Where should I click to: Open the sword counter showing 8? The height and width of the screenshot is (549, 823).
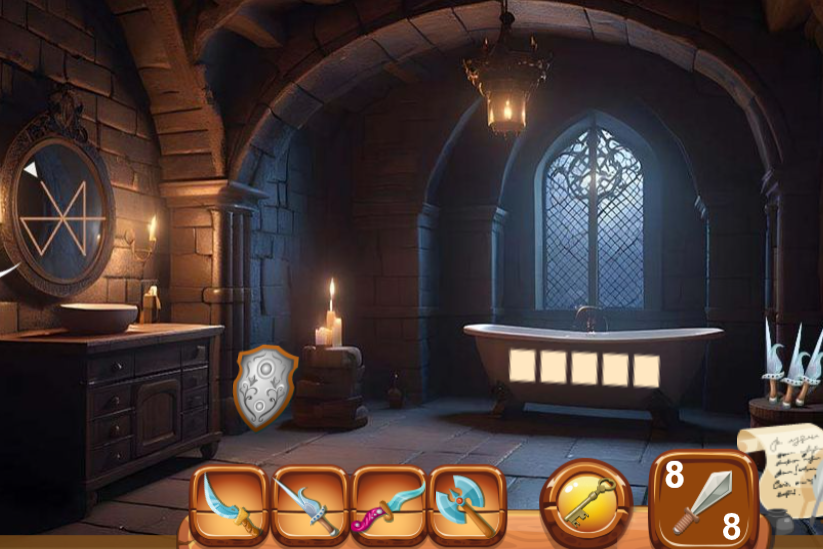704,499
